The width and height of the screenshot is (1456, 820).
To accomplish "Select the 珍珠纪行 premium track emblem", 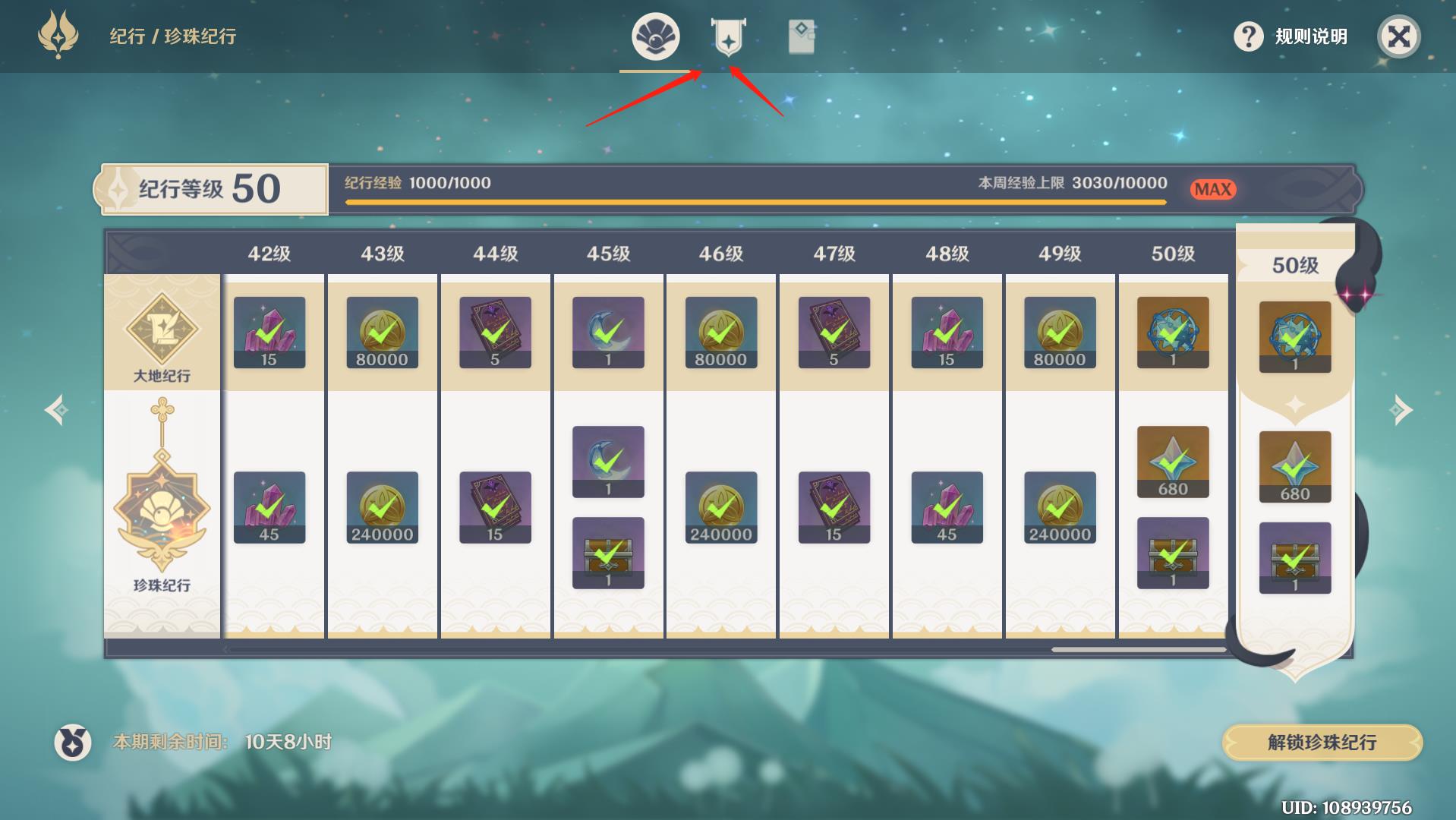I will point(162,509).
